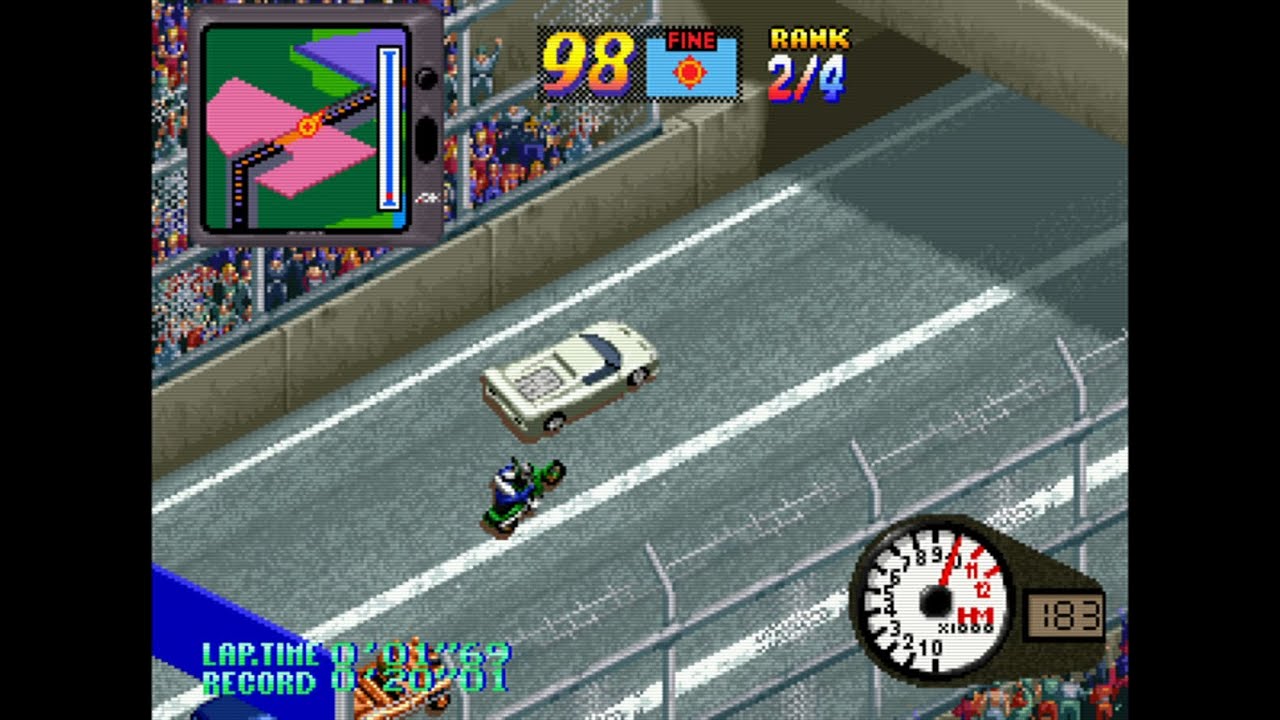Image resolution: width=1280 pixels, height=720 pixels.
Task: Click the track minimap TV screen
Action: pyautogui.click(x=303, y=126)
